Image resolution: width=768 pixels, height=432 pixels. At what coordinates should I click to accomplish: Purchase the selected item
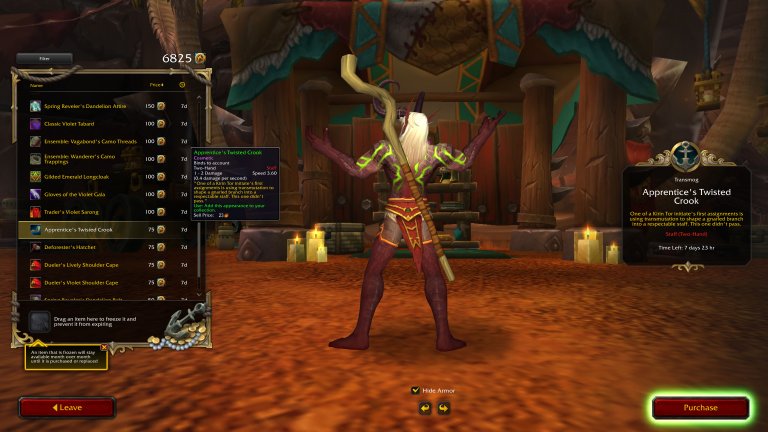coord(700,407)
